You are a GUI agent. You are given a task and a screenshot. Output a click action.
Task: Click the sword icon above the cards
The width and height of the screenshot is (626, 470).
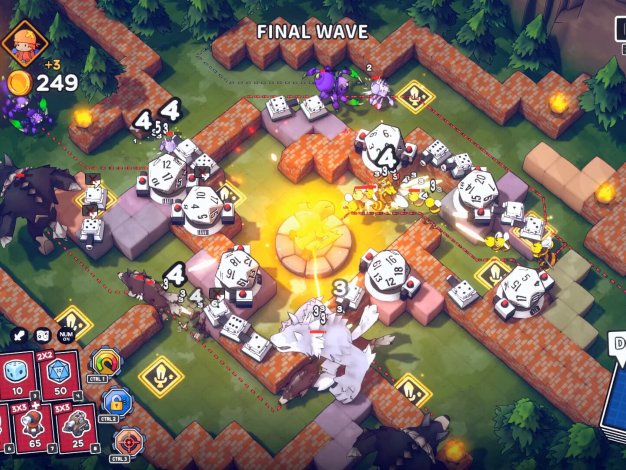(20, 337)
